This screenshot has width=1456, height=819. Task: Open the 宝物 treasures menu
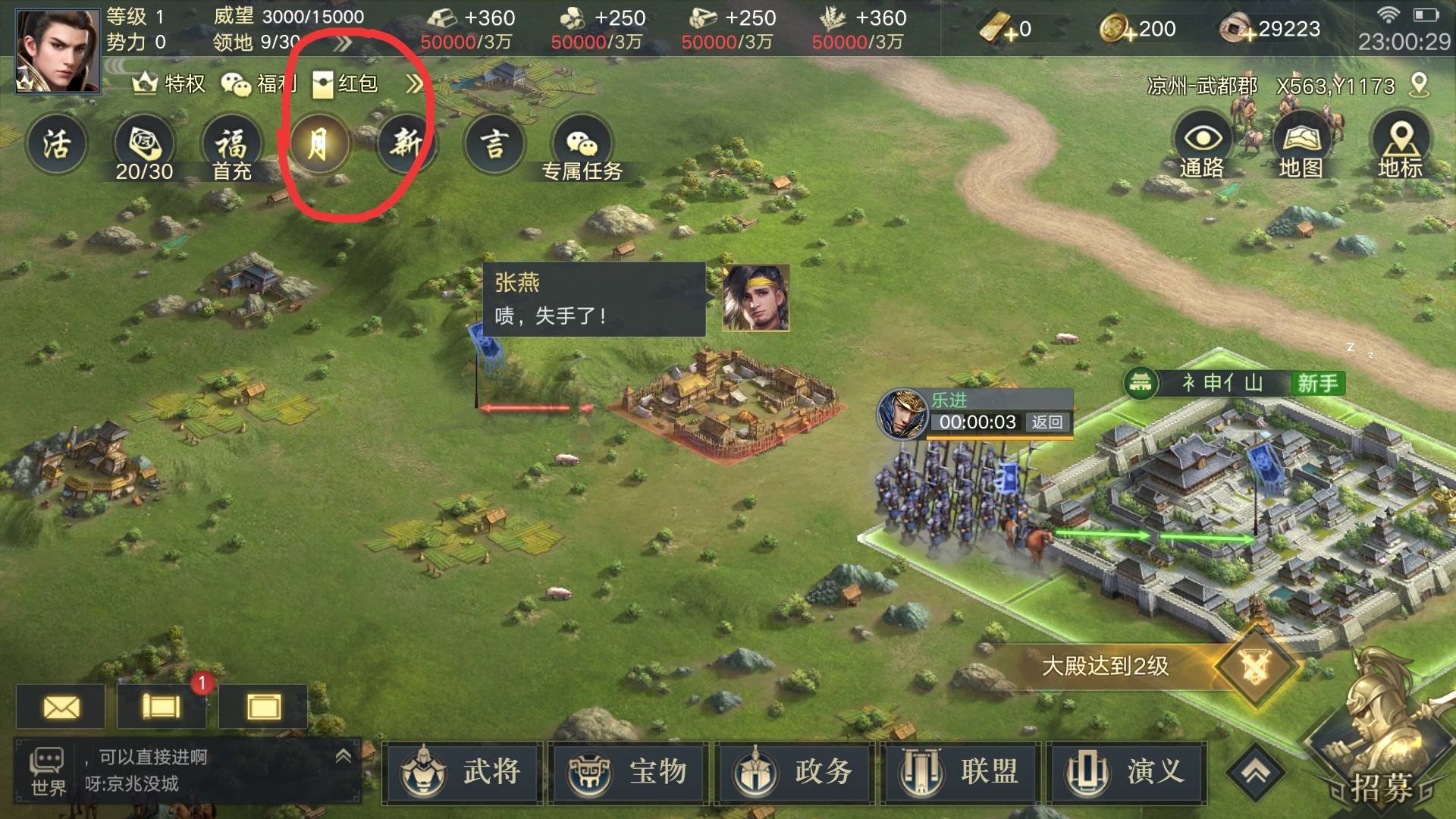[x=628, y=772]
